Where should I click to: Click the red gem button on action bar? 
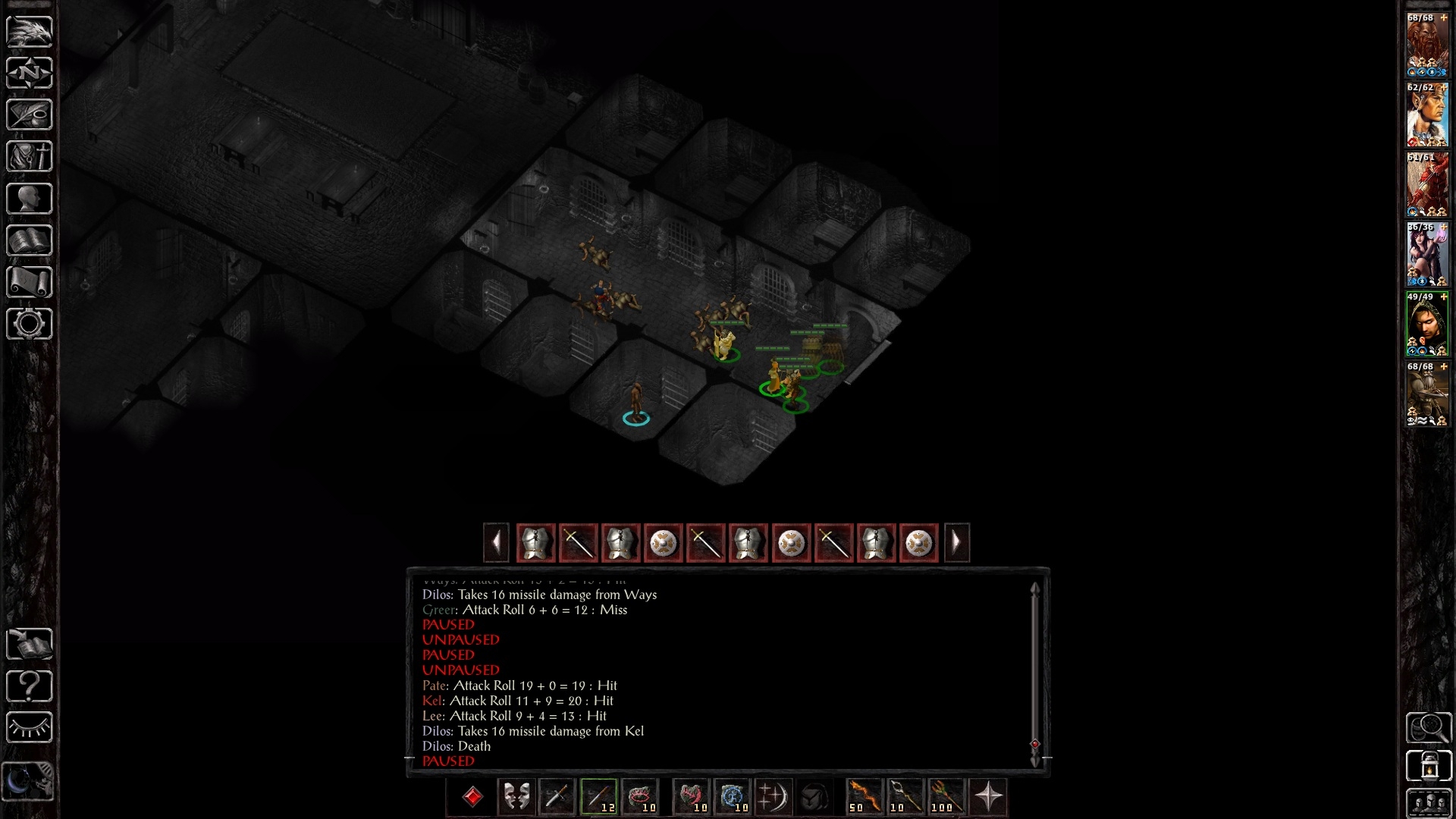[x=472, y=797]
